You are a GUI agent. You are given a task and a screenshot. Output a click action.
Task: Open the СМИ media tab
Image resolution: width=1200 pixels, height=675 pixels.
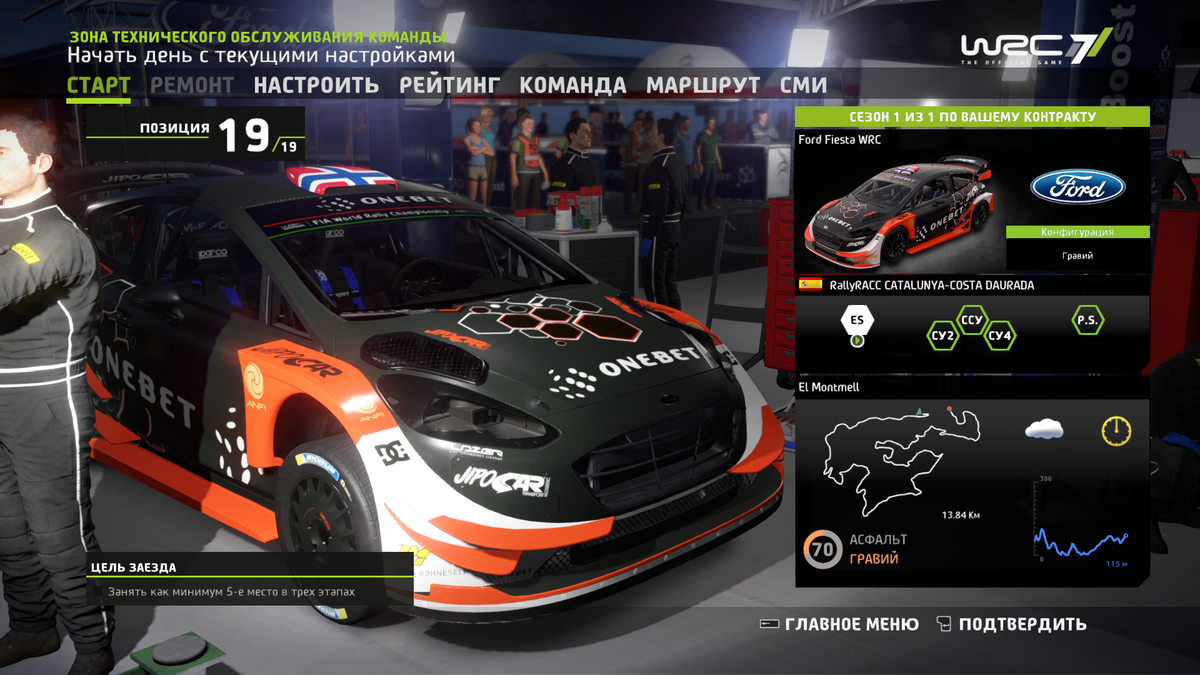point(803,85)
